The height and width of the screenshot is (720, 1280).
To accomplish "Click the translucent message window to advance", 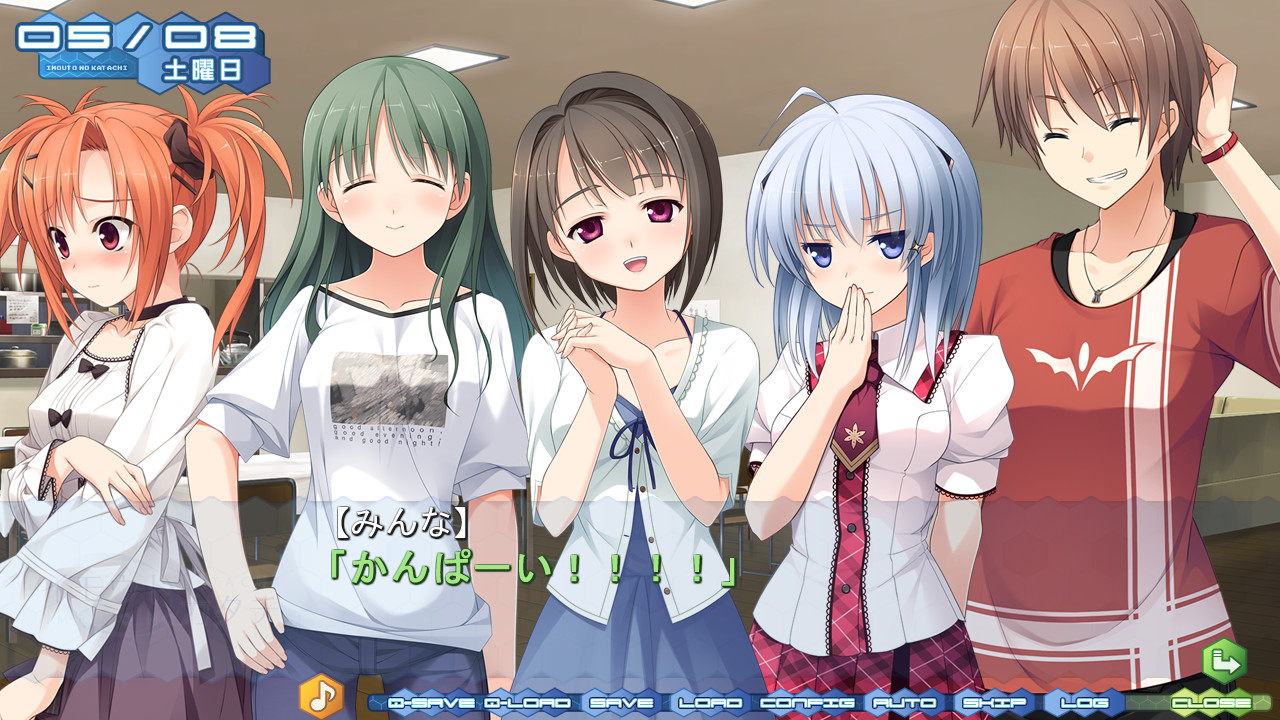I will [x=640, y=590].
